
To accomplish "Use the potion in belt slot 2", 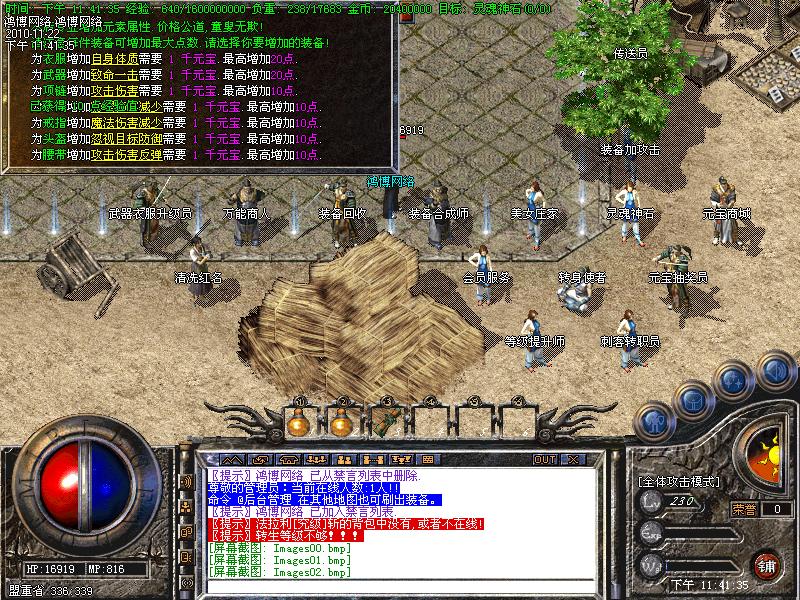I will click(x=343, y=422).
